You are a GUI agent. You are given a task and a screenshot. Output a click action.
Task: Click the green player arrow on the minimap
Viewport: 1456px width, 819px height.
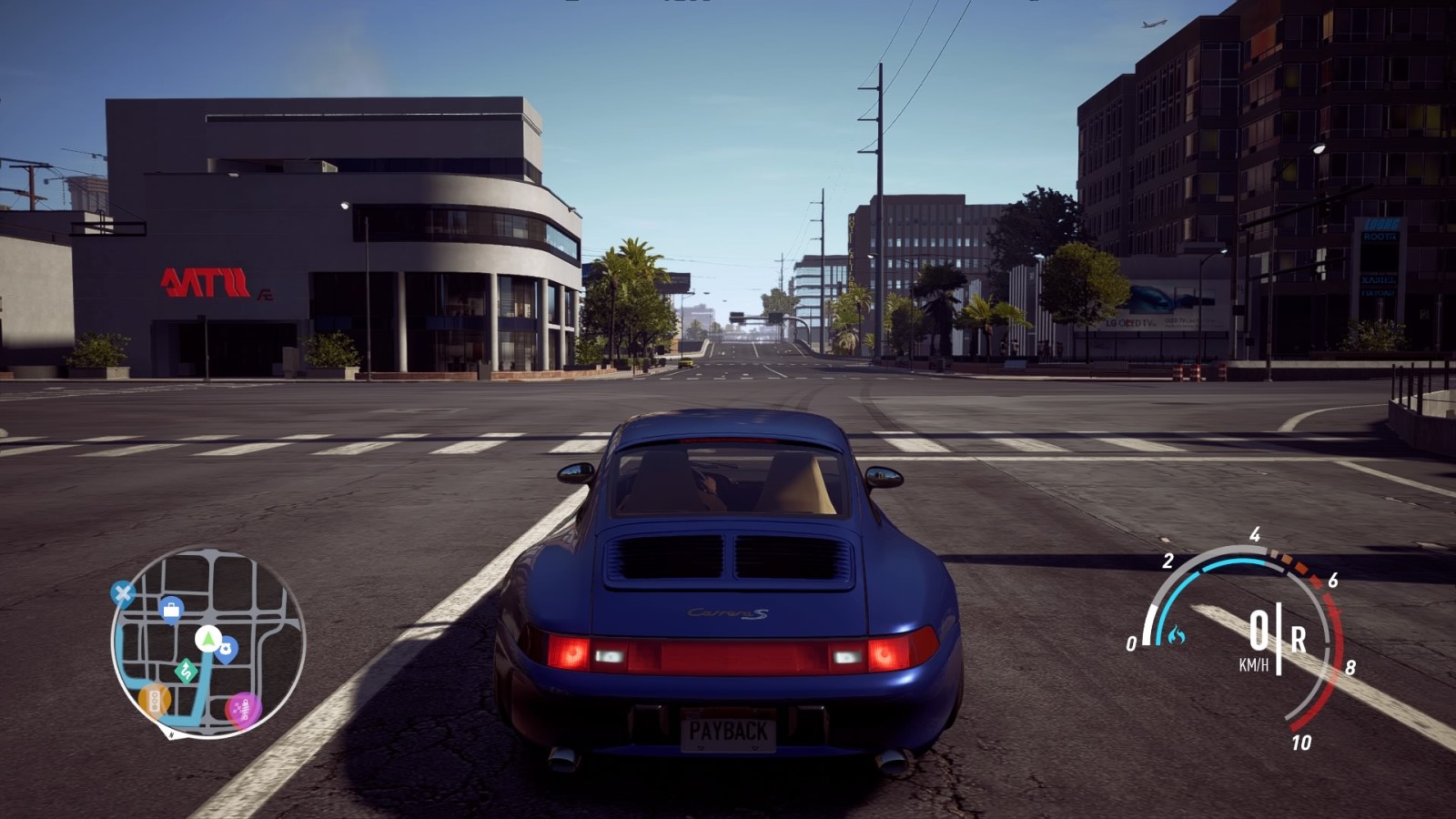pyautogui.click(x=208, y=638)
